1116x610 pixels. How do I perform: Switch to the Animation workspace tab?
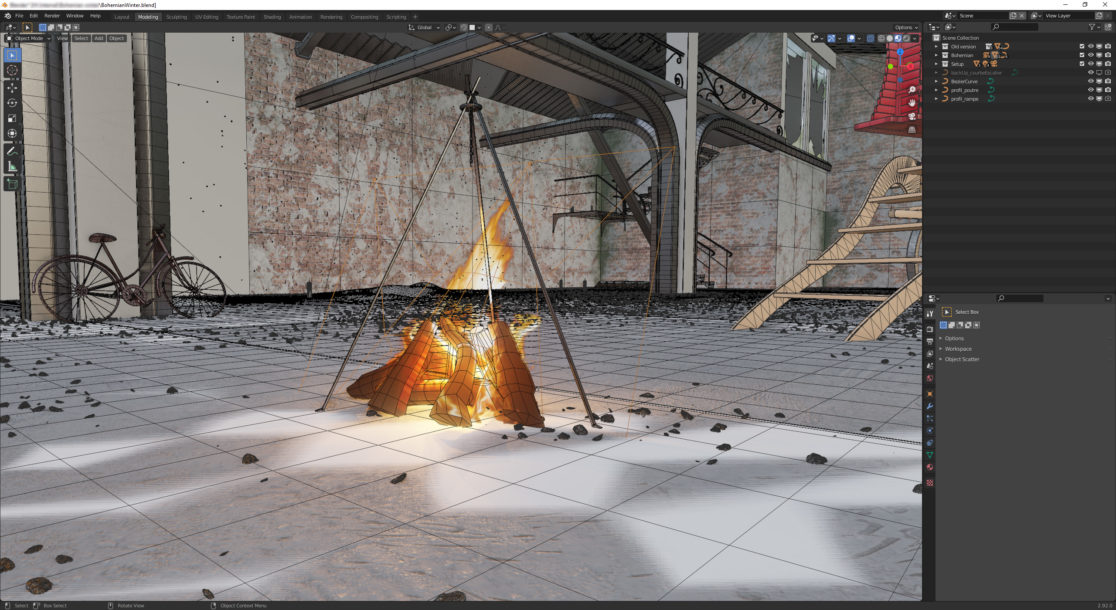[x=301, y=17]
